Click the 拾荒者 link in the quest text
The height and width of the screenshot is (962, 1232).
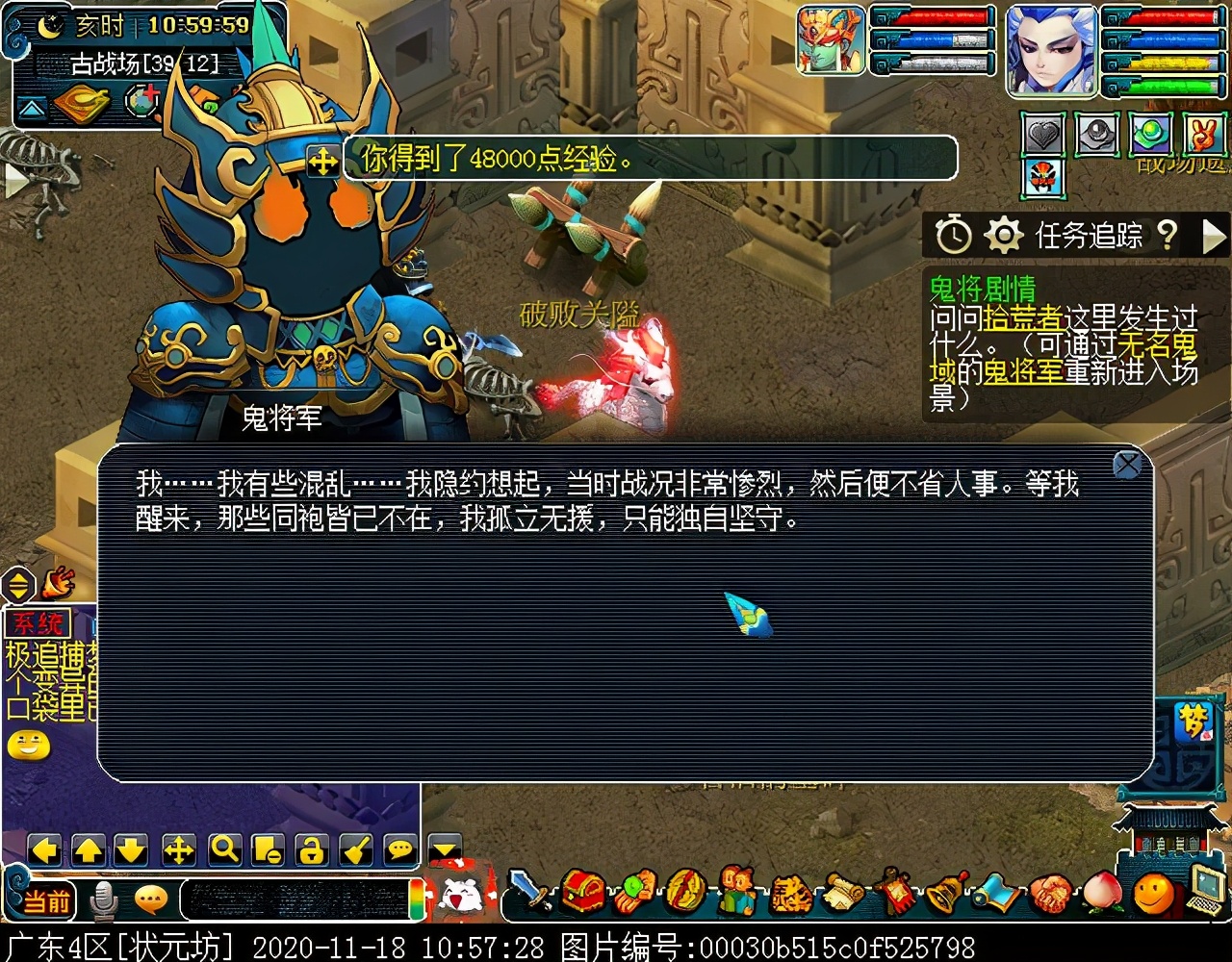1024,317
